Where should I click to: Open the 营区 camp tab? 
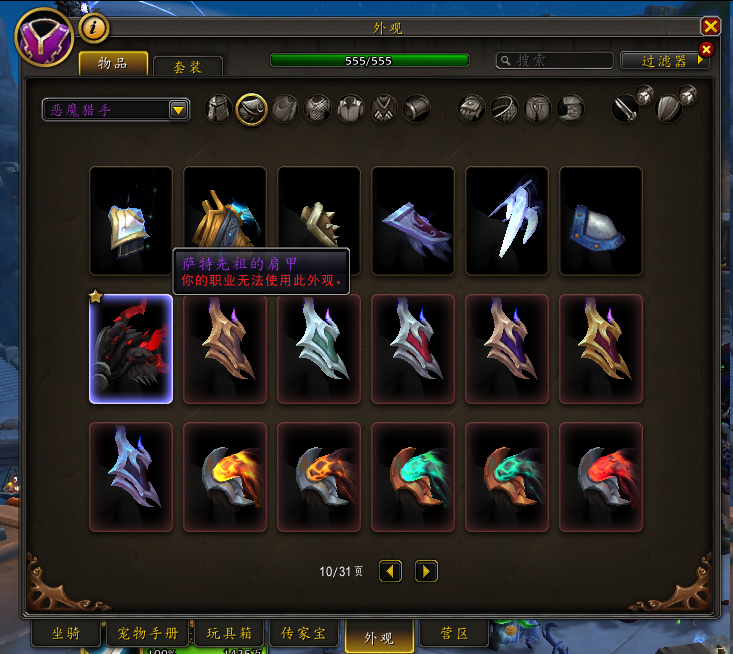452,634
